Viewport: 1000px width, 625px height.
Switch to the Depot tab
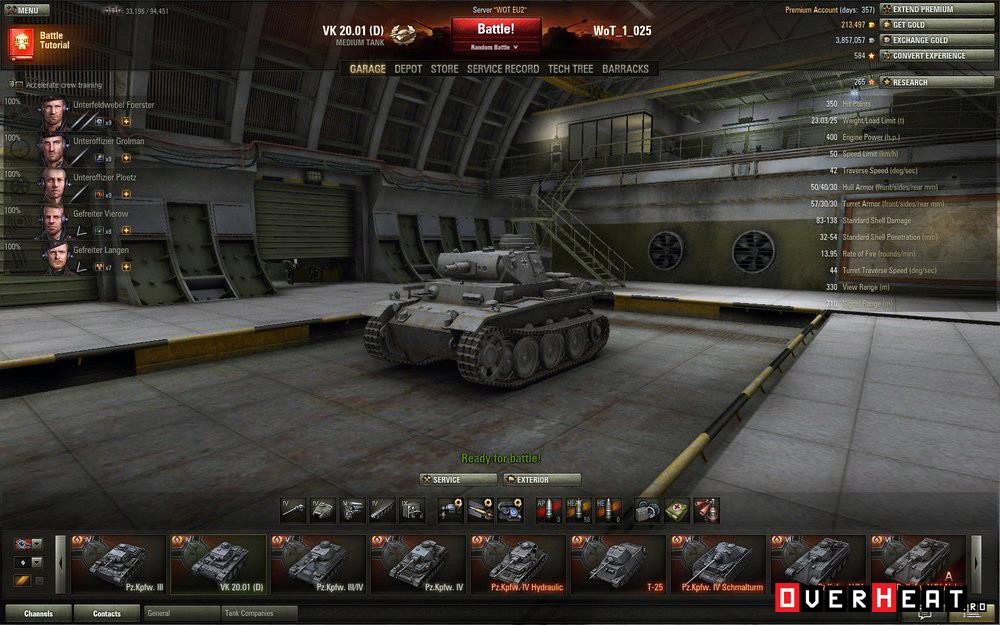click(408, 69)
